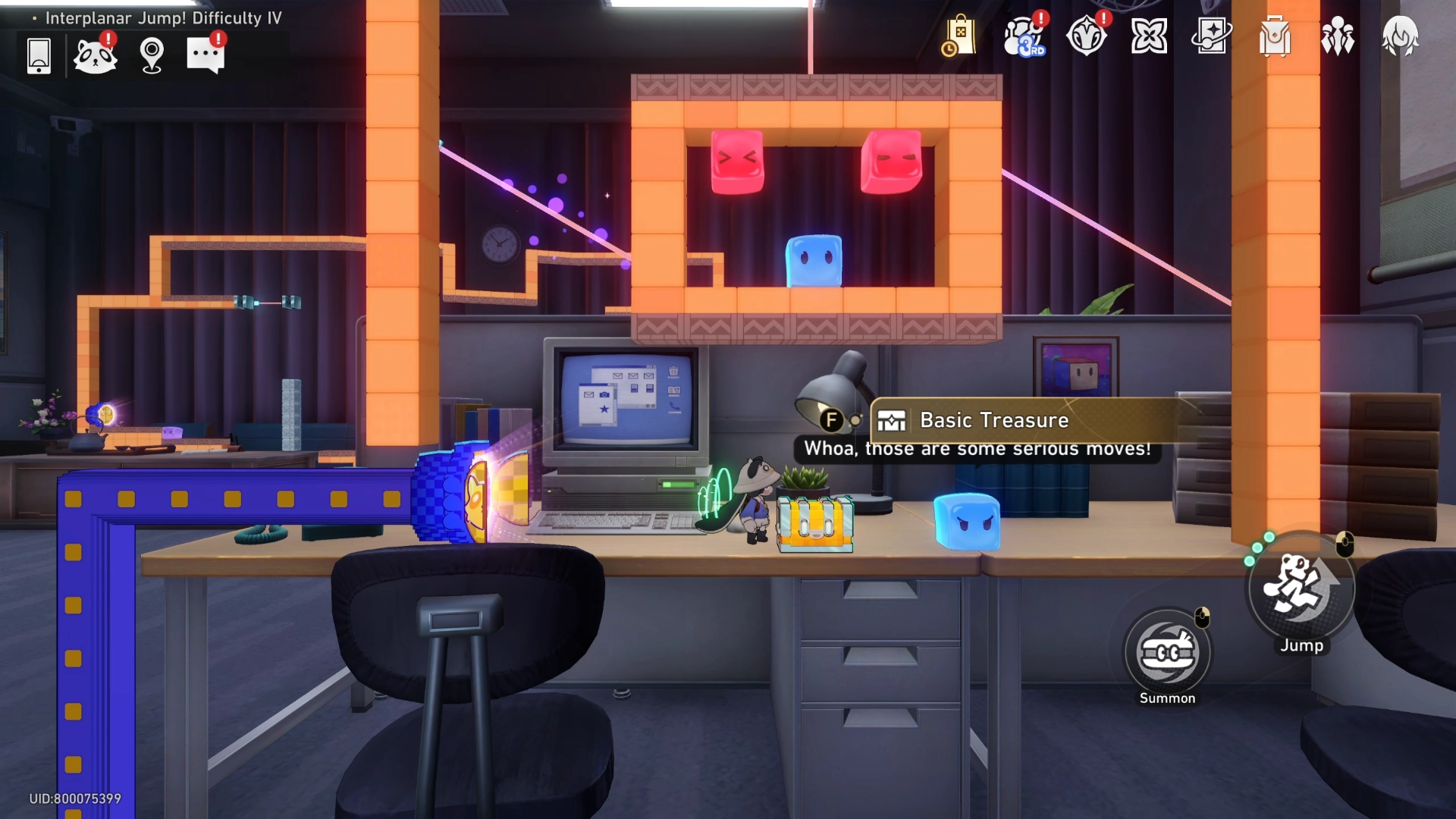
Task: Open the mask emblem icon with alert
Action: (x=1087, y=36)
